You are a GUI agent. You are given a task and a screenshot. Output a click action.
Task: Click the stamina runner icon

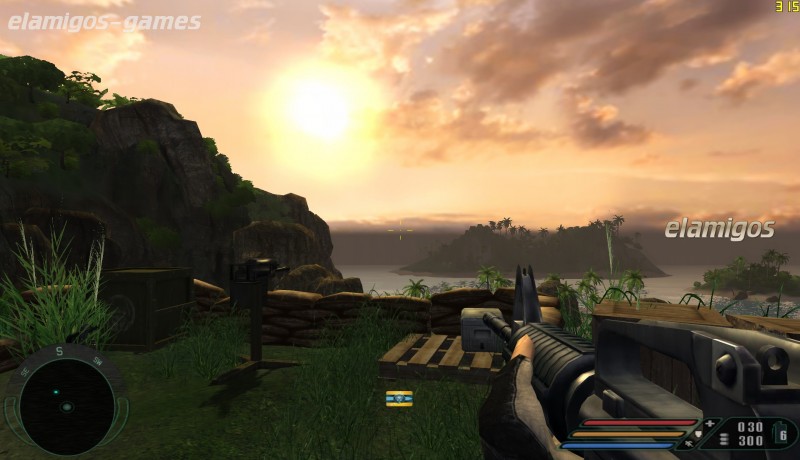pyautogui.click(x=688, y=444)
